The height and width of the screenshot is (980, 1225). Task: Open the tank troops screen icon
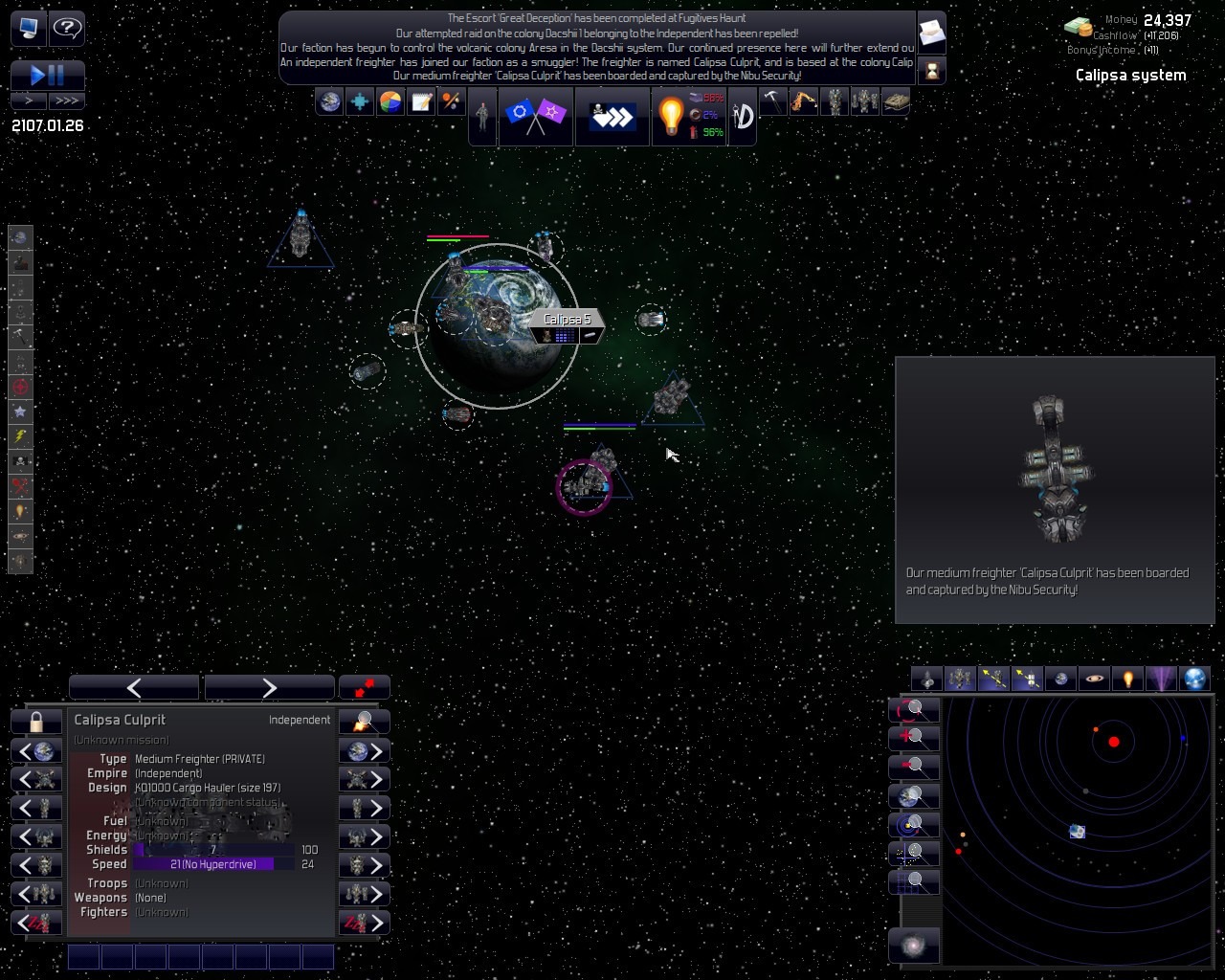(x=895, y=100)
